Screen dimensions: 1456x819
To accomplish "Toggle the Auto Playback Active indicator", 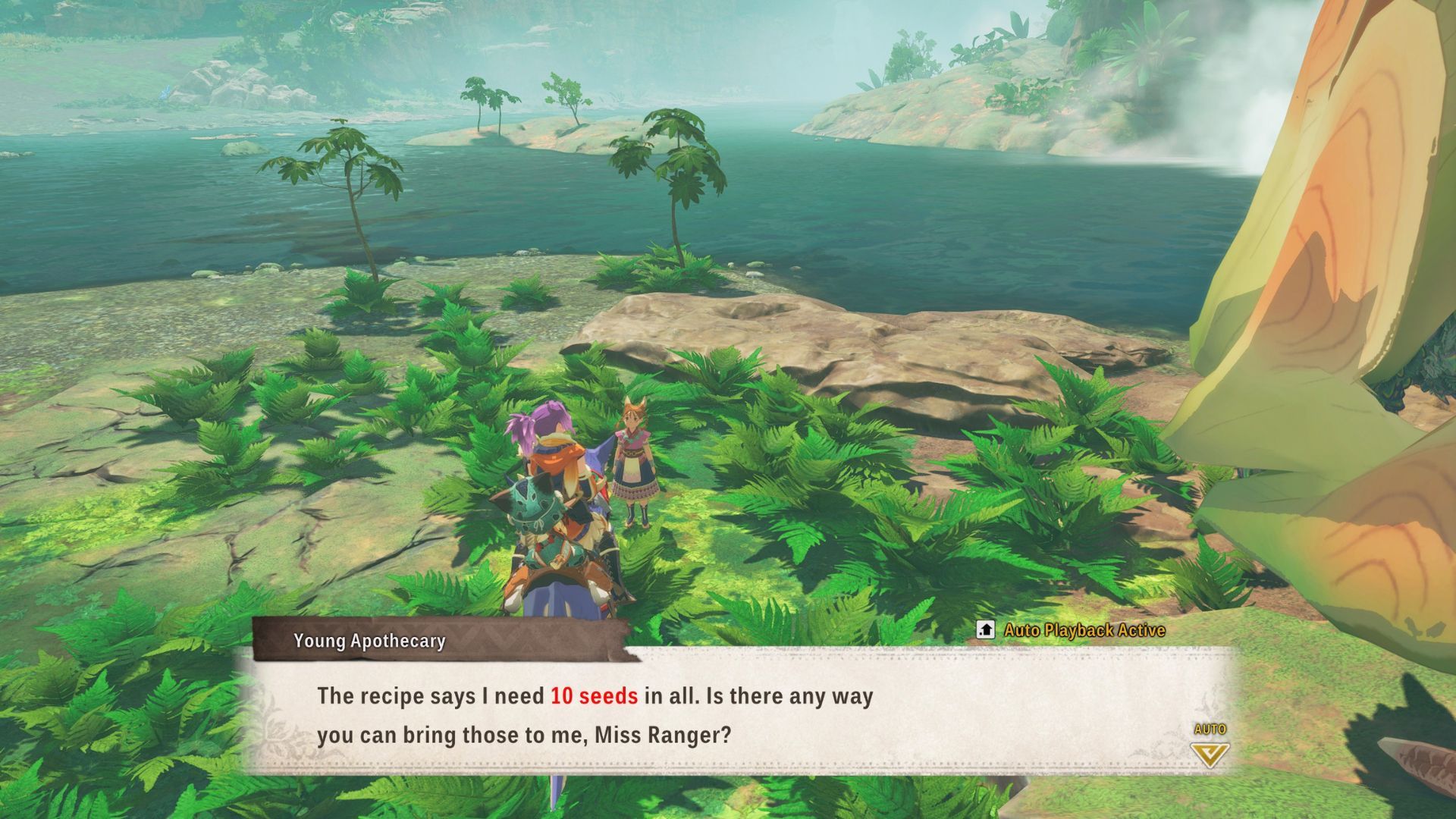I will [x=1072, y=630].
